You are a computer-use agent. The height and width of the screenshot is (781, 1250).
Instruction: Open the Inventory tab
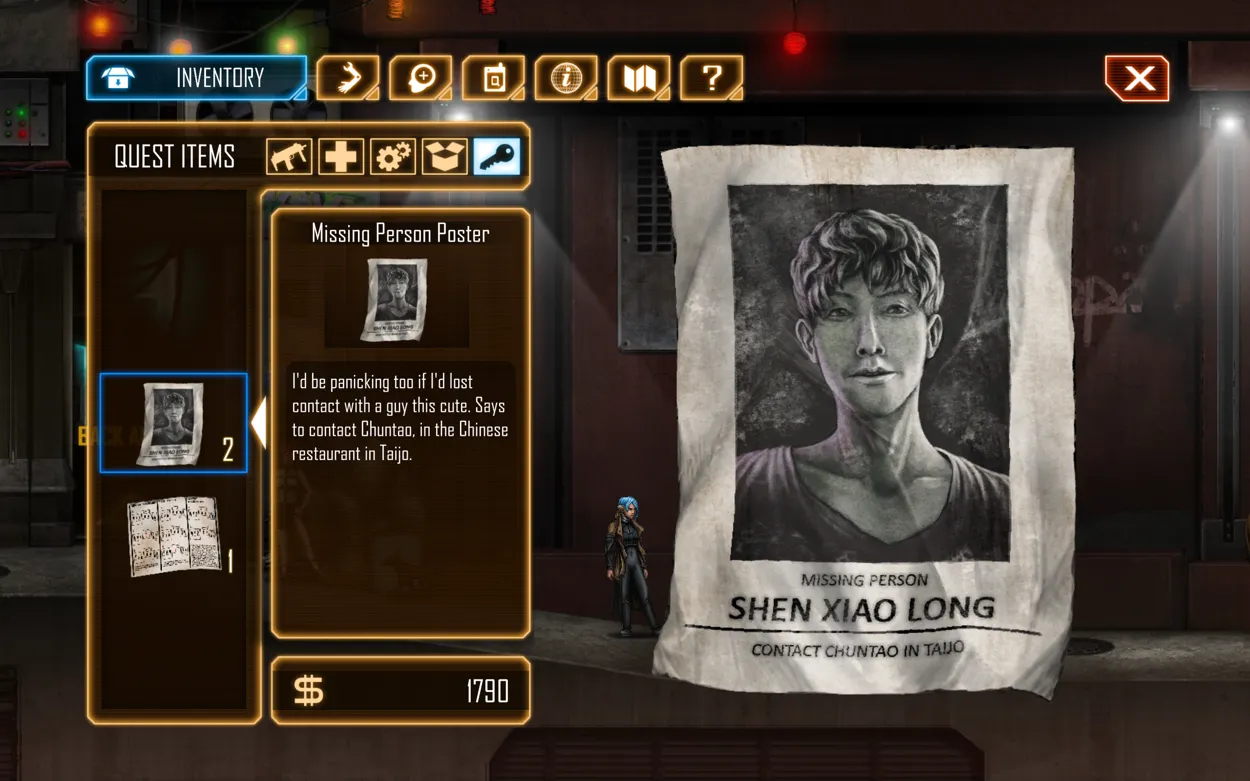tap(196, 78)
